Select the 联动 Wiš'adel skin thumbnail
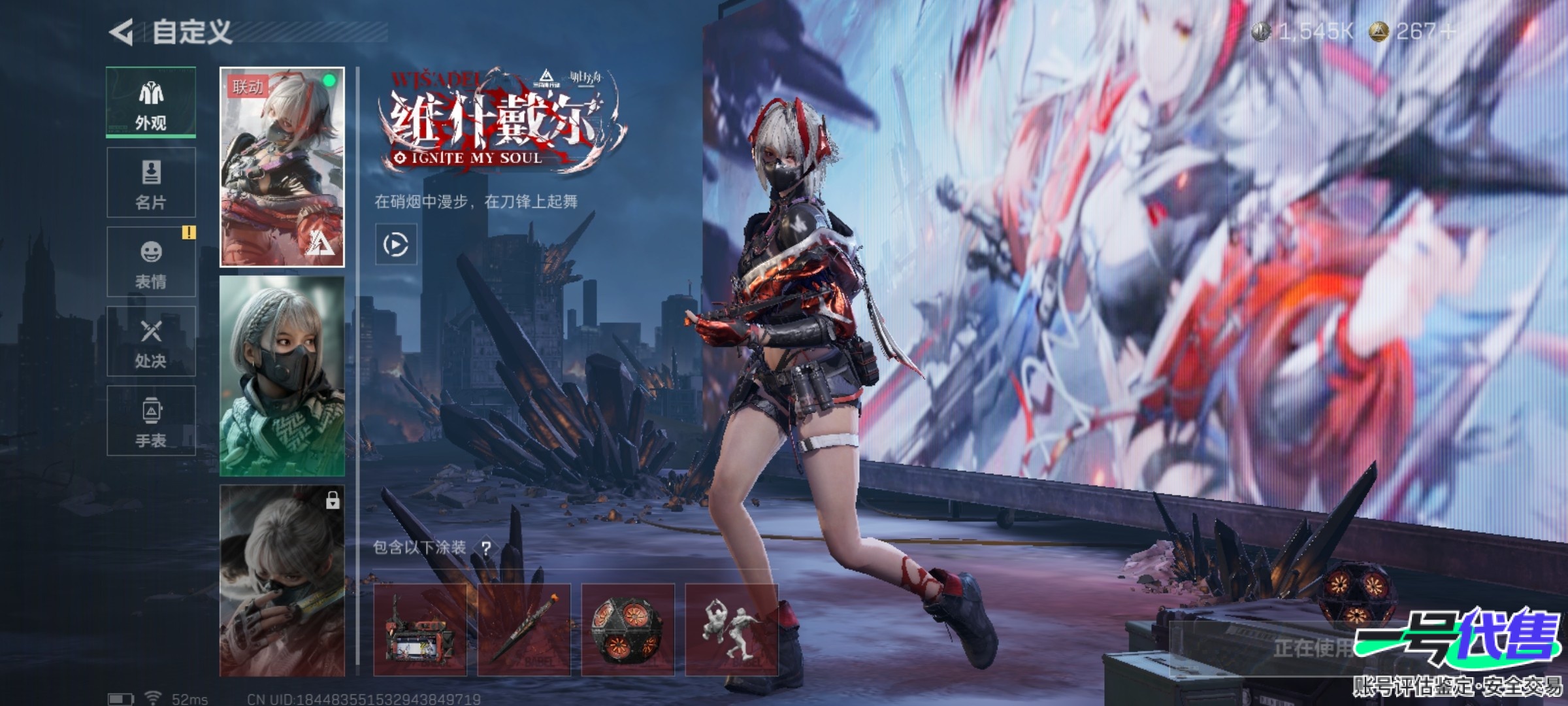Viewport: 1568px width, 706px height. pyautogui.click(x=282, y=167)
